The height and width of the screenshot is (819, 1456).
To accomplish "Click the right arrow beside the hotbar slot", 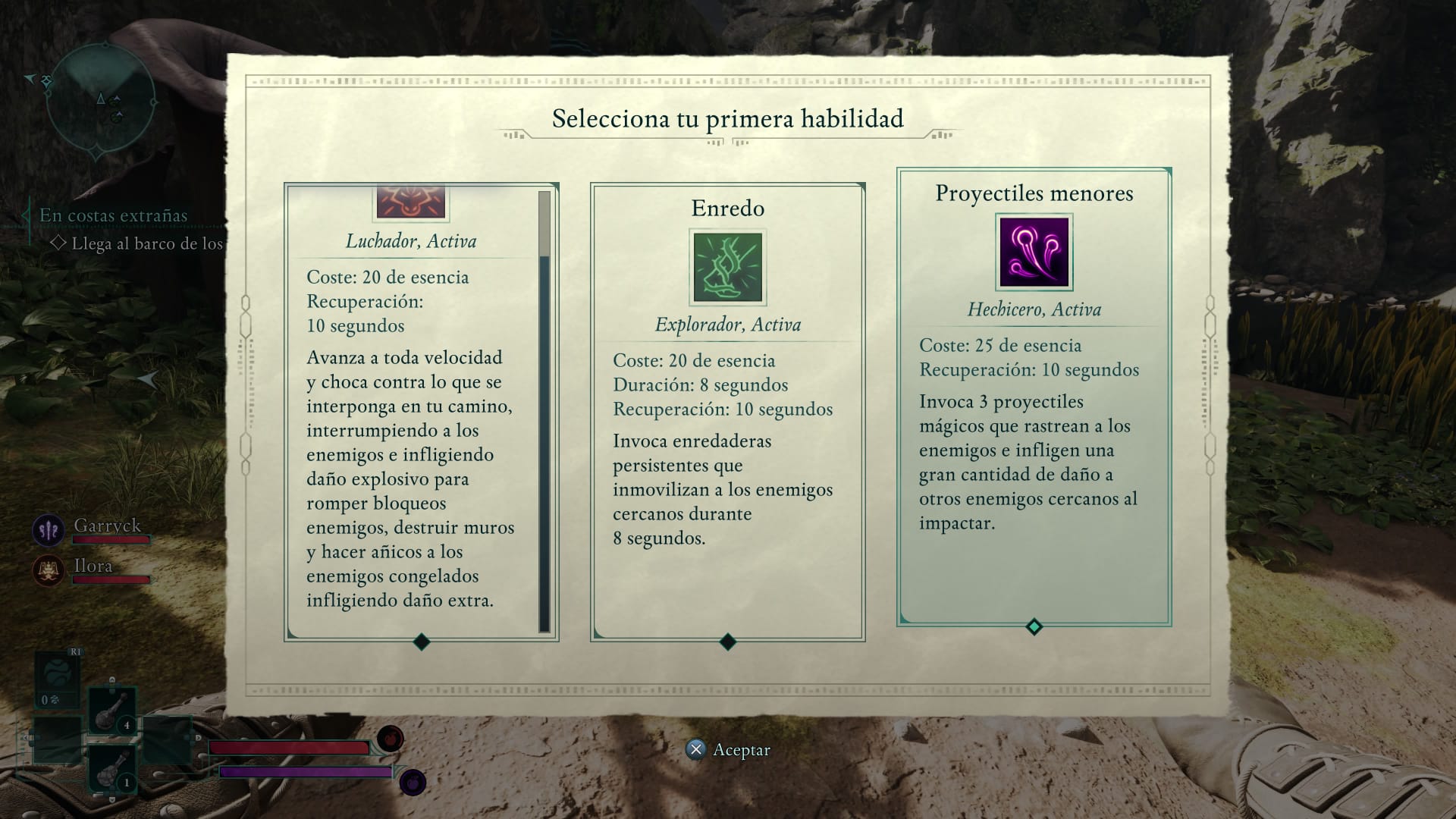I will [197, 738].
